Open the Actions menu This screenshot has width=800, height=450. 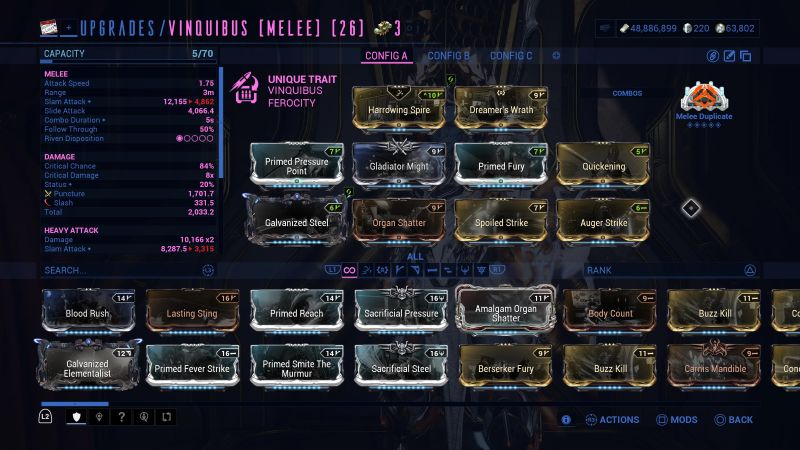pyautogui.click(x=612, y=420)
